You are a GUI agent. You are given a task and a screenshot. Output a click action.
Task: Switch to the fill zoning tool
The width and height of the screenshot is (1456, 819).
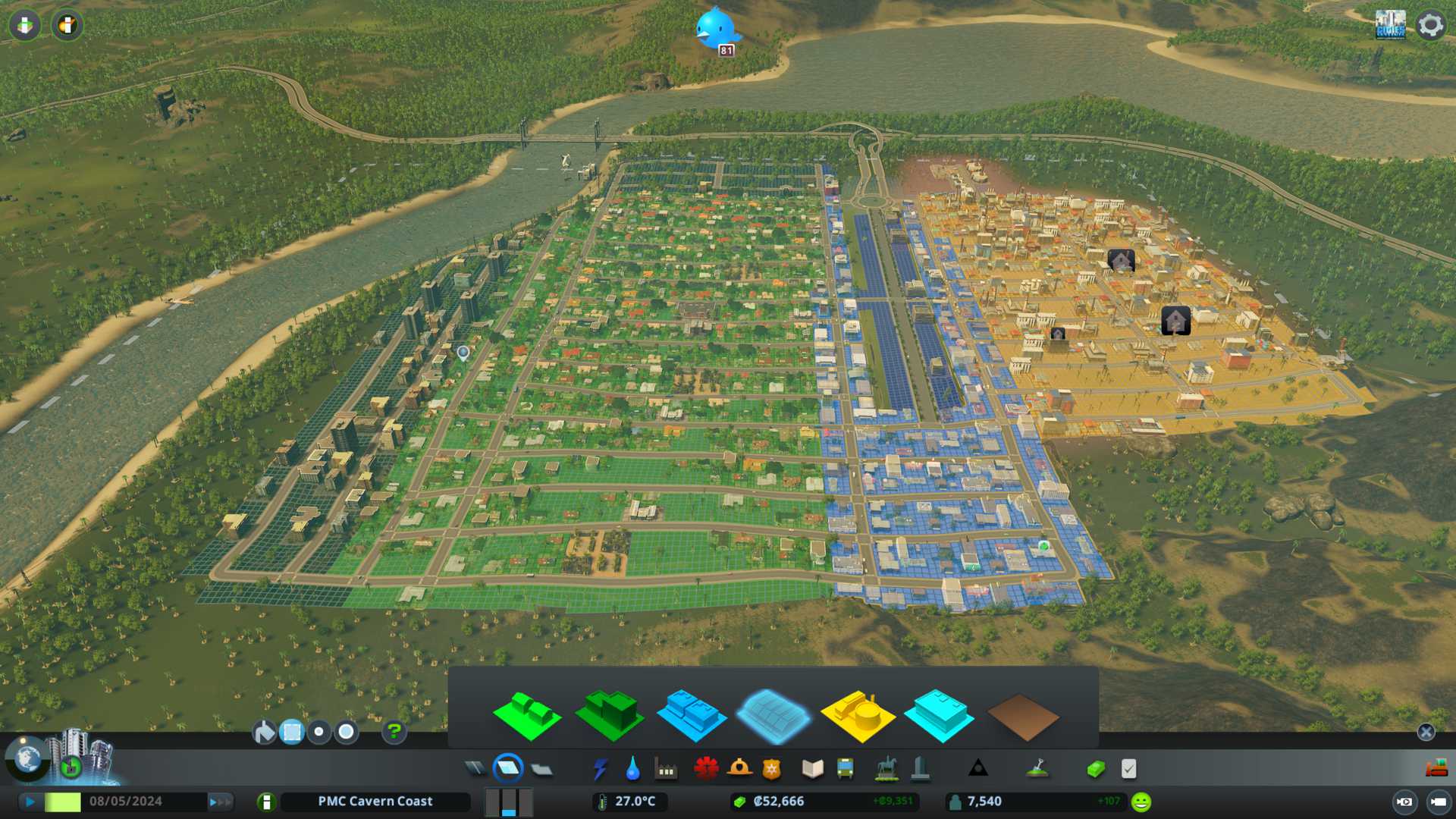click(x=265, y=732)
